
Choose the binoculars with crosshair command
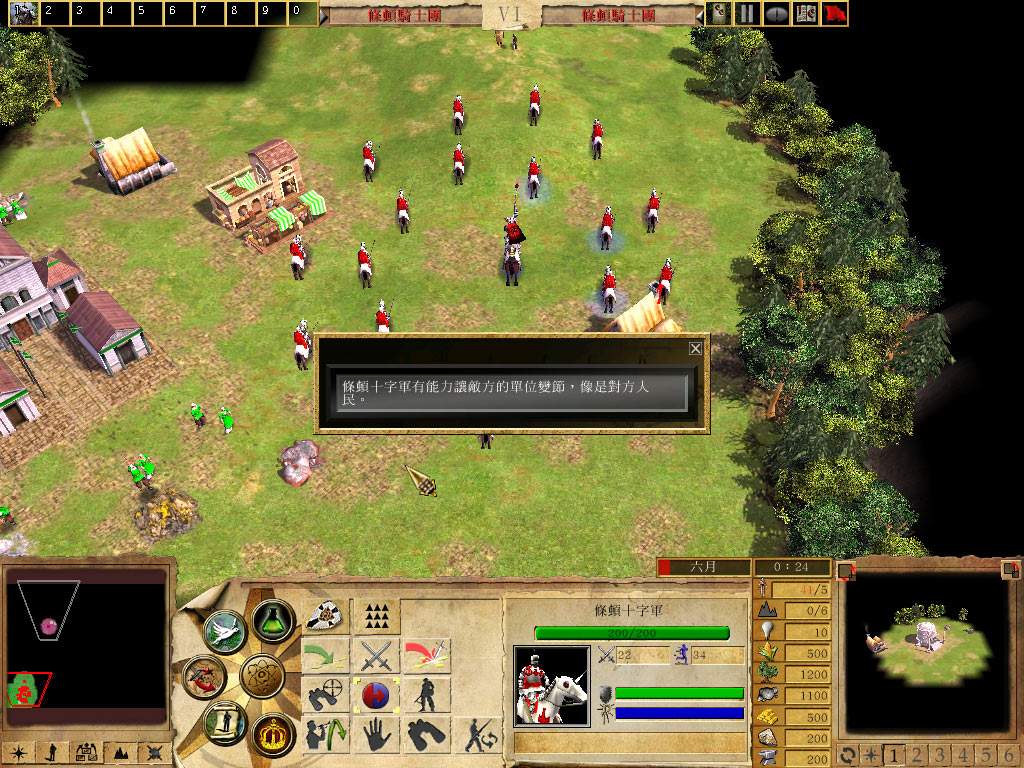coord(325,695)
